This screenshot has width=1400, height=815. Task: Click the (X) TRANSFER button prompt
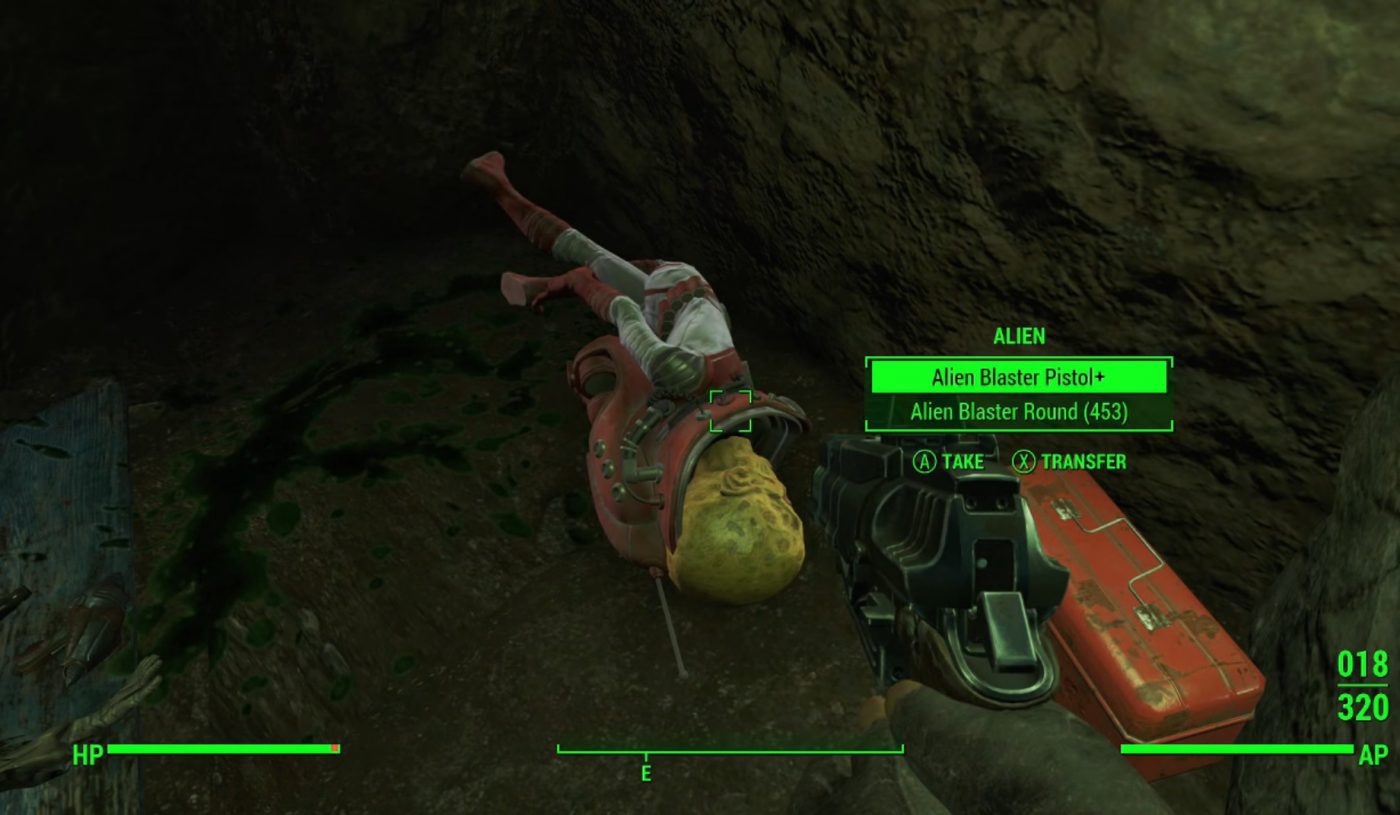(1075, 462)
